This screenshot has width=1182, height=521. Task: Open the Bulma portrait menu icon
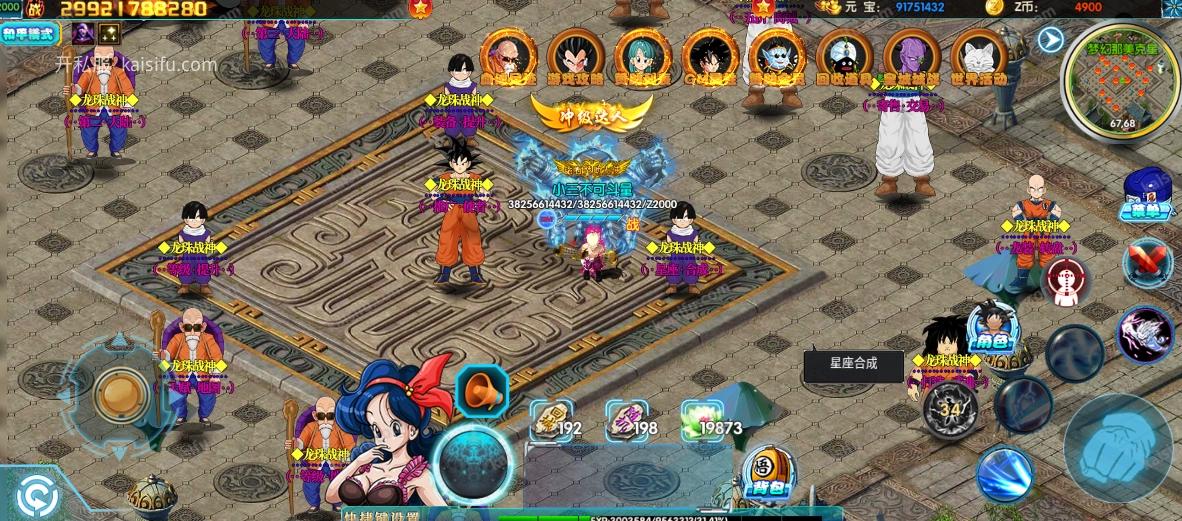coord(643,57)
